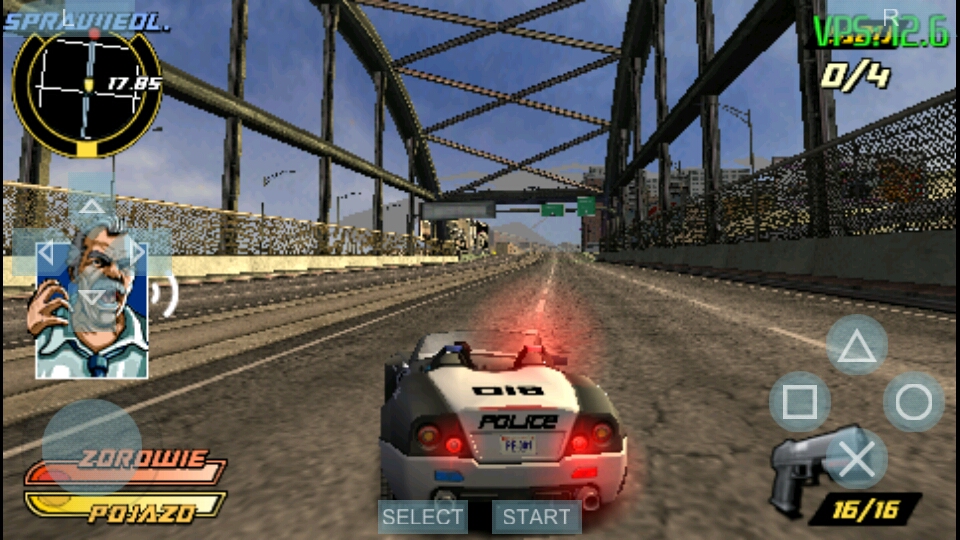
Task: Tap the L shoulder button
Action: click(68, 17)
